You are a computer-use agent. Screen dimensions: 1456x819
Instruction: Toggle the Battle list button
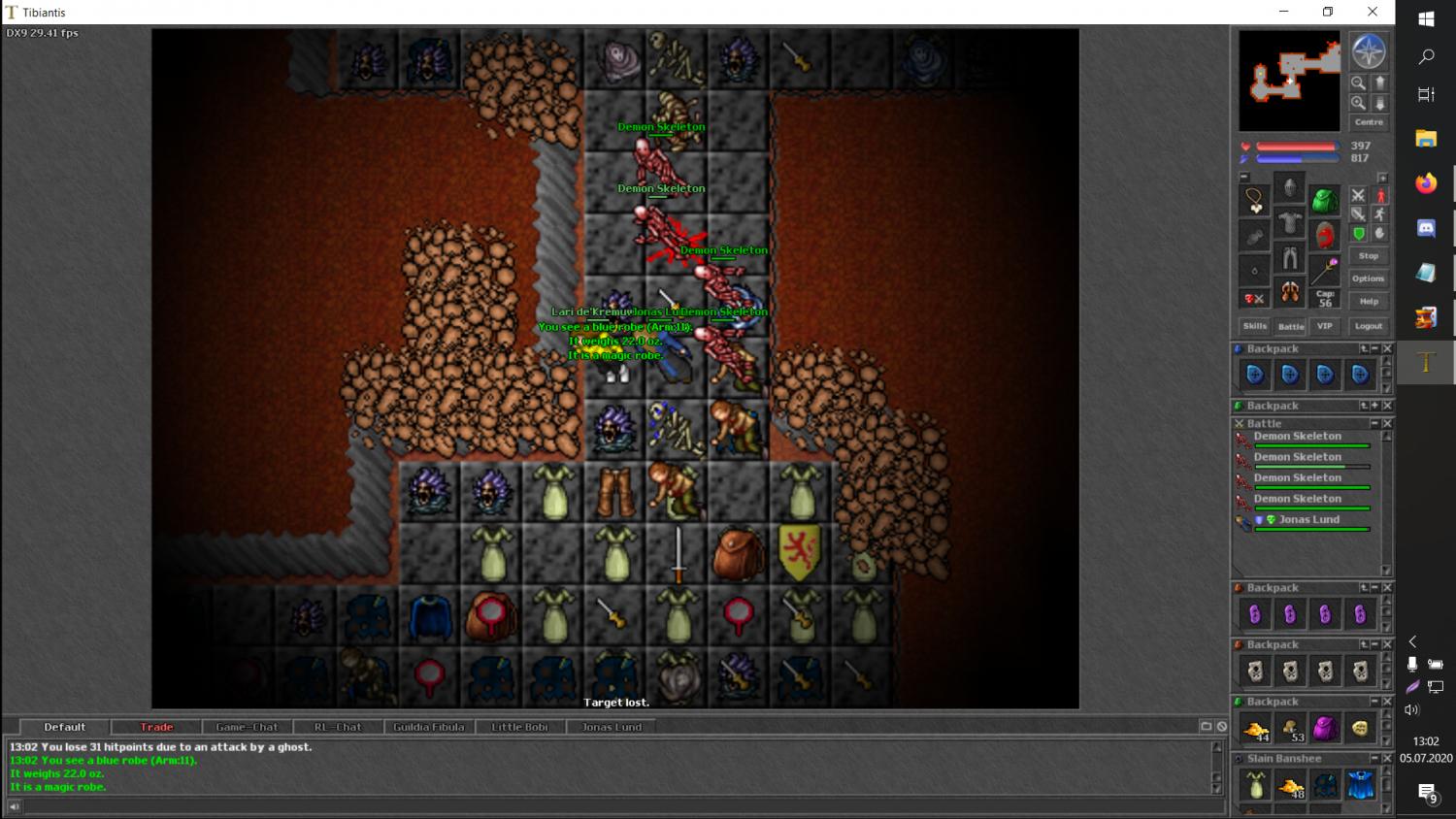(1291, 326)
